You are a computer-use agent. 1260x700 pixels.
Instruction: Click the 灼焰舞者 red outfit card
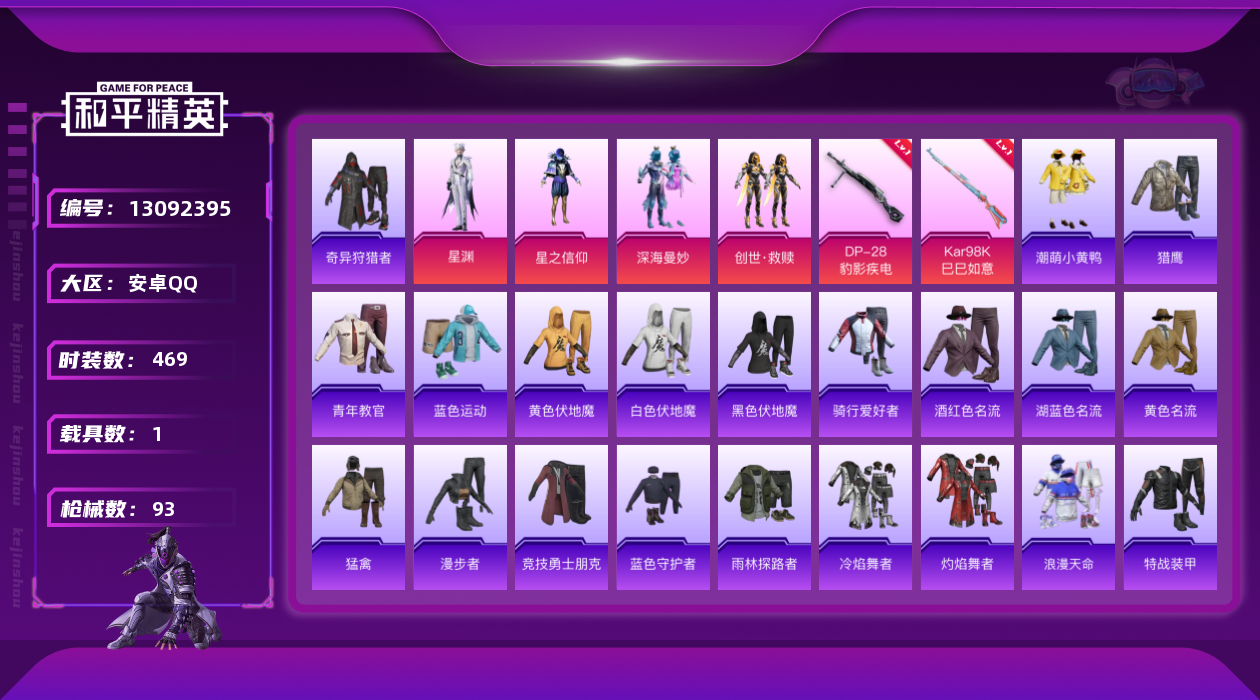967,517
